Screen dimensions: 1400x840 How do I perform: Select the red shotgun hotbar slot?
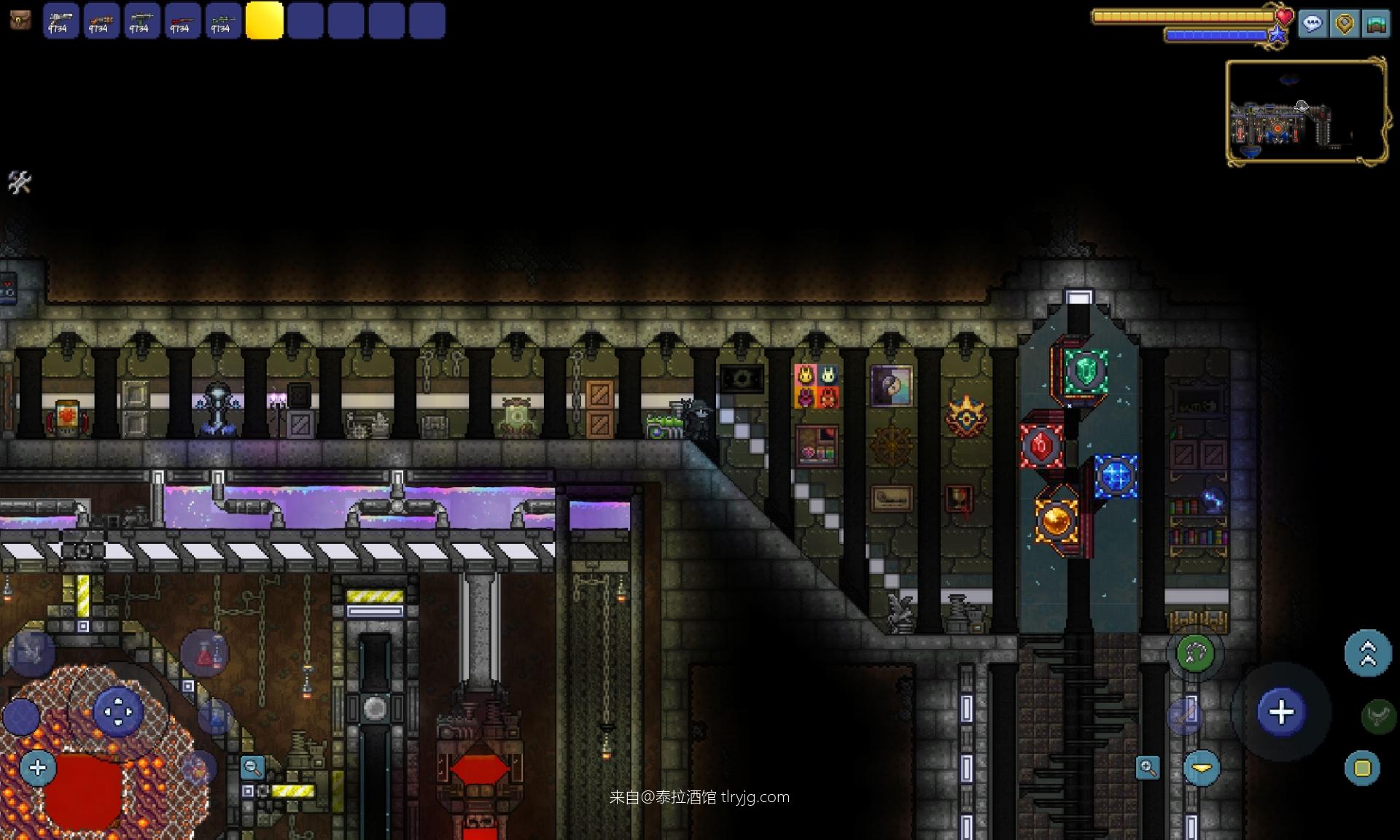[182, 20]
